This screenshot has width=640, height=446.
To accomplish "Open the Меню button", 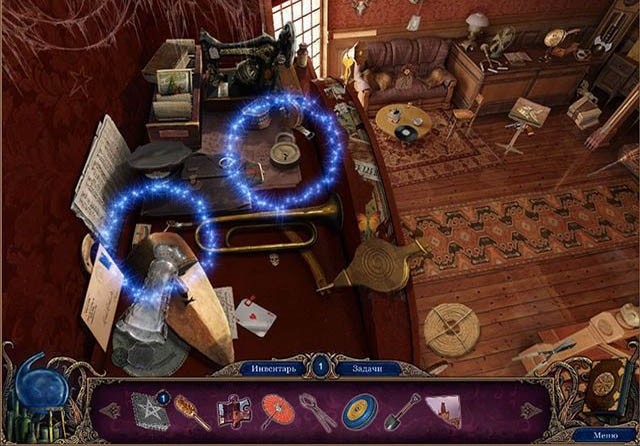I will pos(605,435).
